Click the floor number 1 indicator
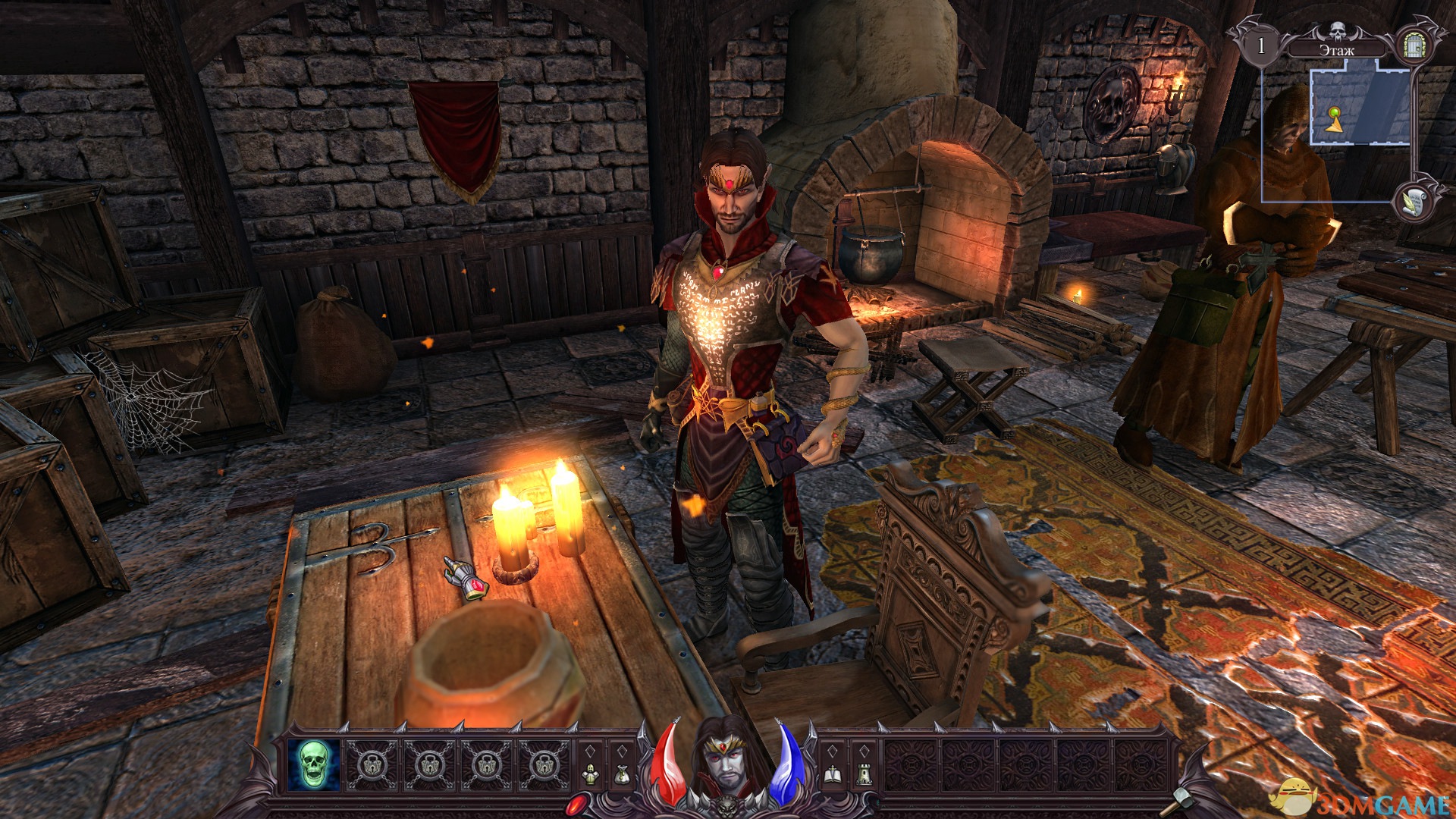Viewport: 1456px width, 819px height. pos(1261,46)
